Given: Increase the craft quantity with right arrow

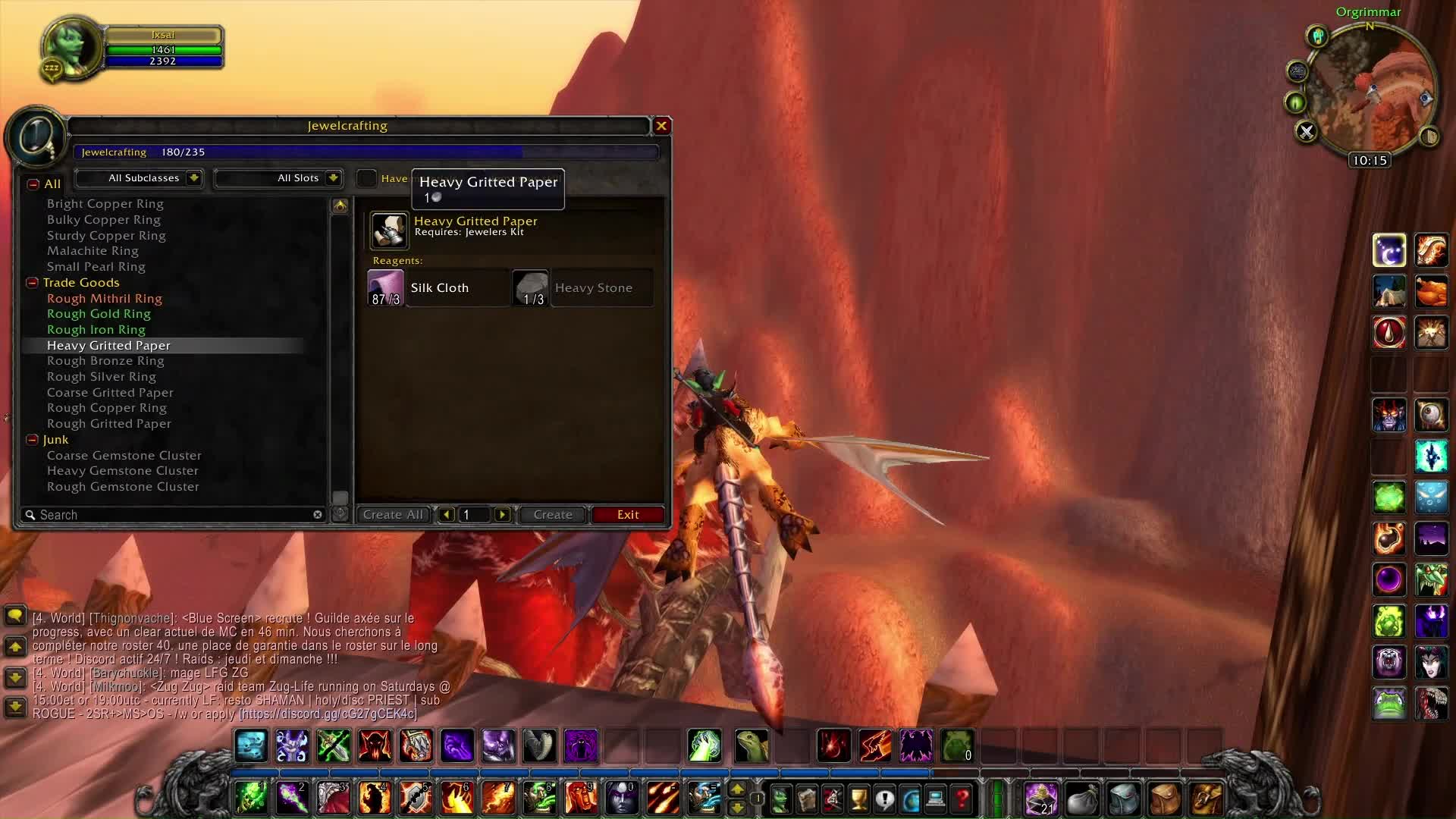Looking at the screenshot, I should tap(502, 515).
